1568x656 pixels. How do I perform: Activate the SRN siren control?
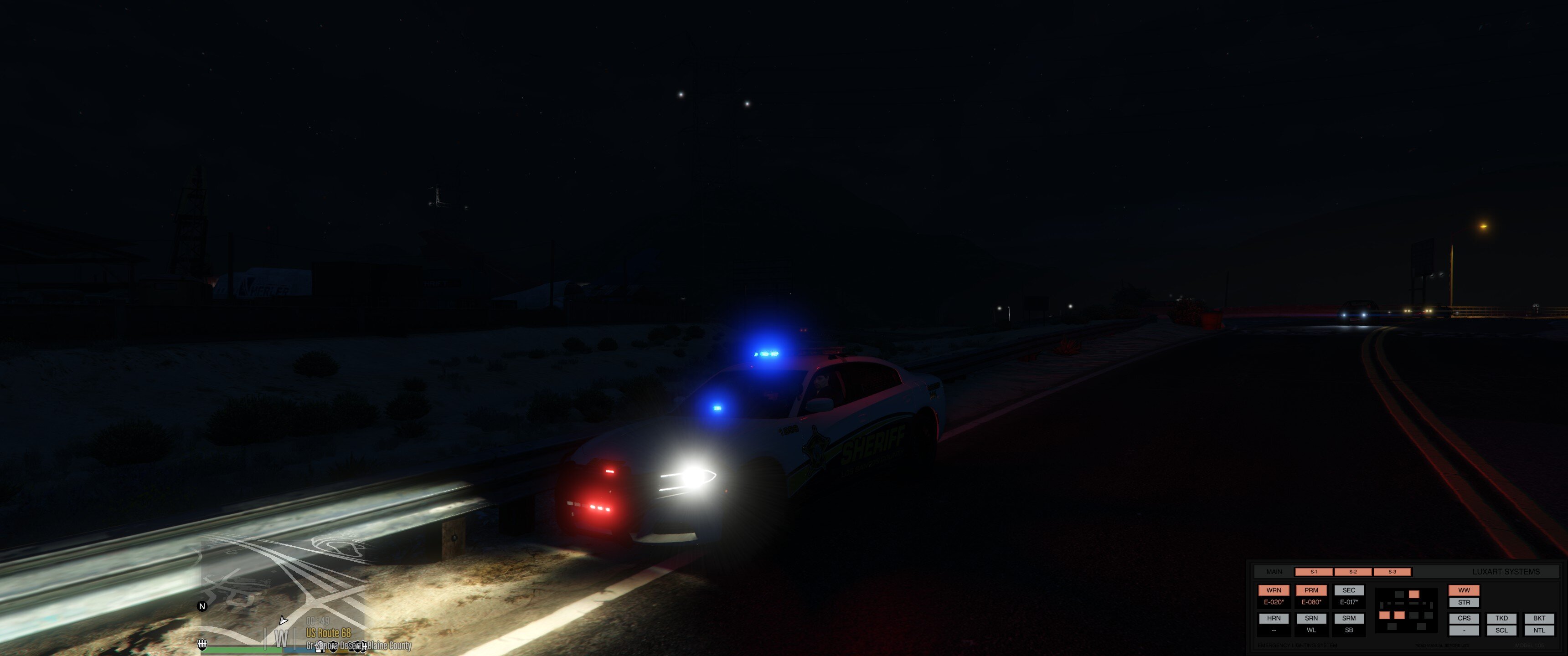(x=1312, y=618)
